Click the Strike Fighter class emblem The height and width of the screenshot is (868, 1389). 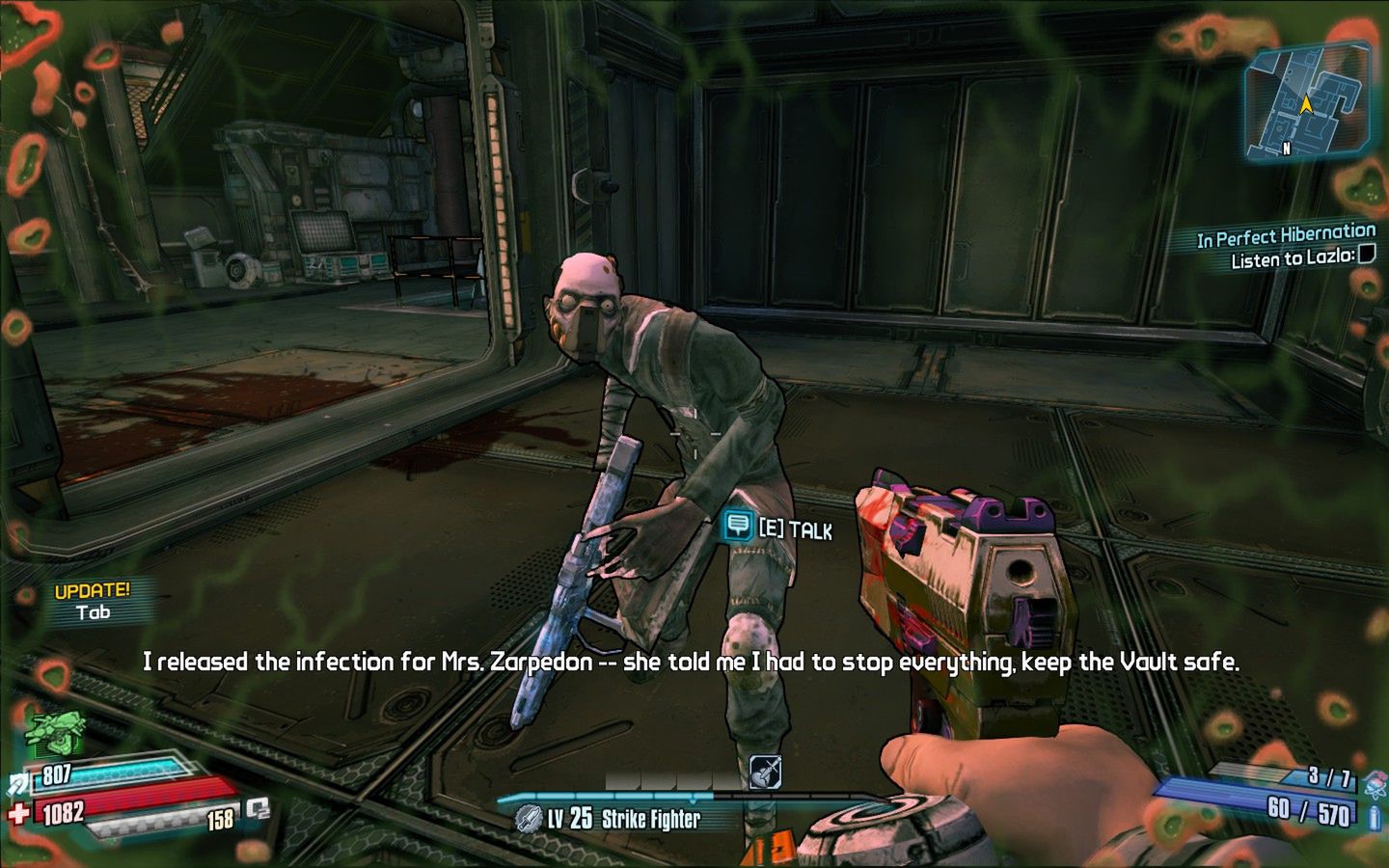[528, 819]
